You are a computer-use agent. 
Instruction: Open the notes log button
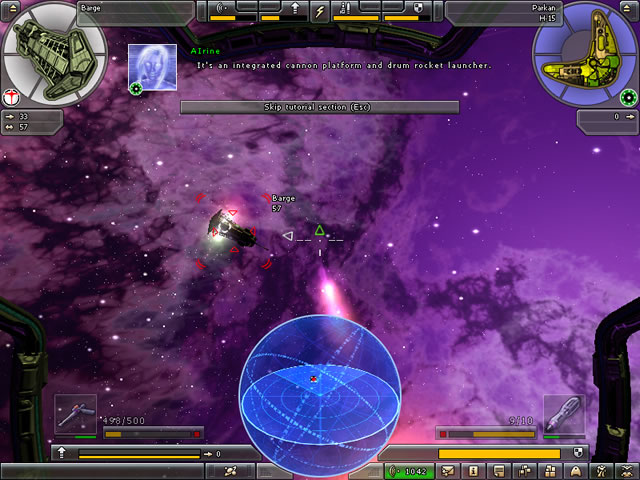[x=497, y=470]
